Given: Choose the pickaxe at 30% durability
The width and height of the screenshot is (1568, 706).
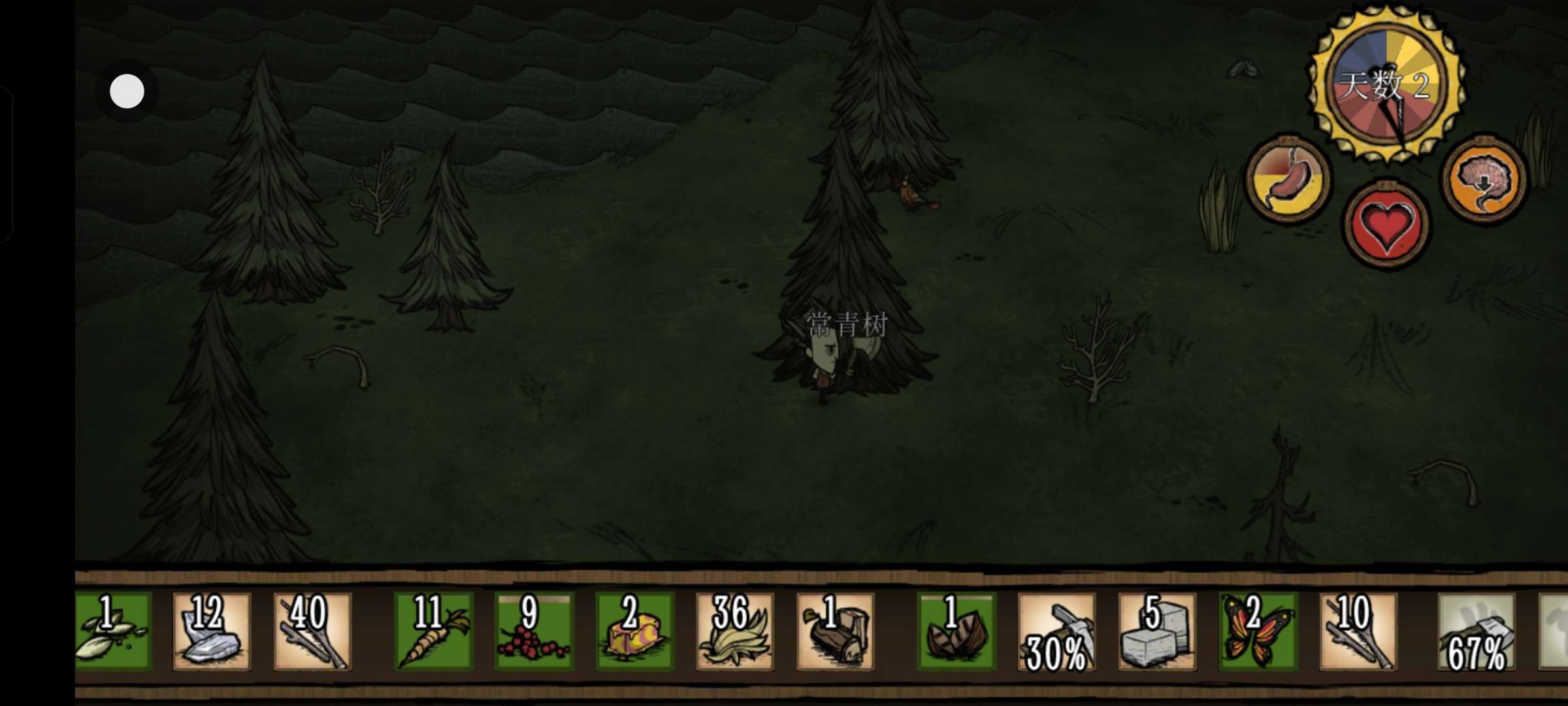Looking at the screenshot, I should click(1056, 631).
